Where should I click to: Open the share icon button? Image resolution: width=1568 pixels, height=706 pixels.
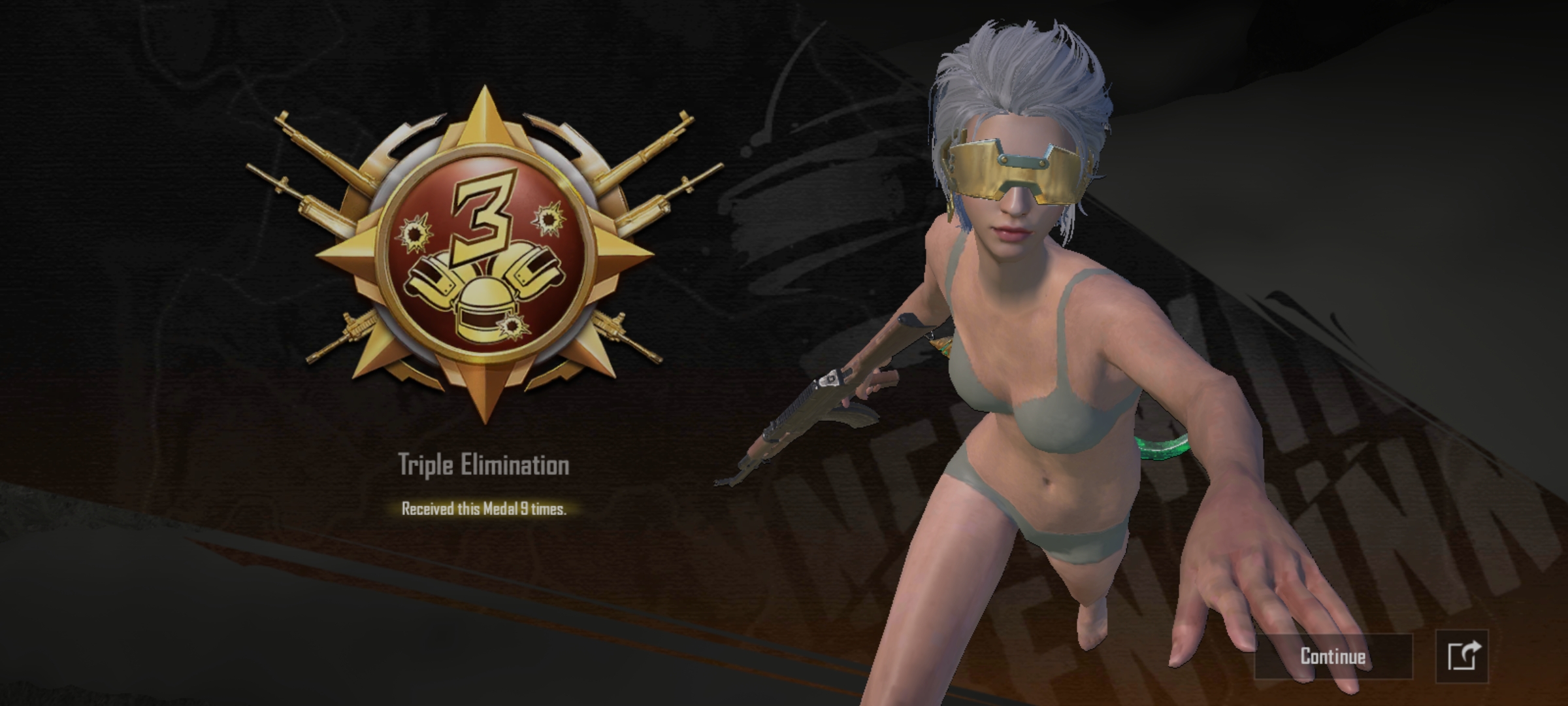click(x=1462, y=656)
